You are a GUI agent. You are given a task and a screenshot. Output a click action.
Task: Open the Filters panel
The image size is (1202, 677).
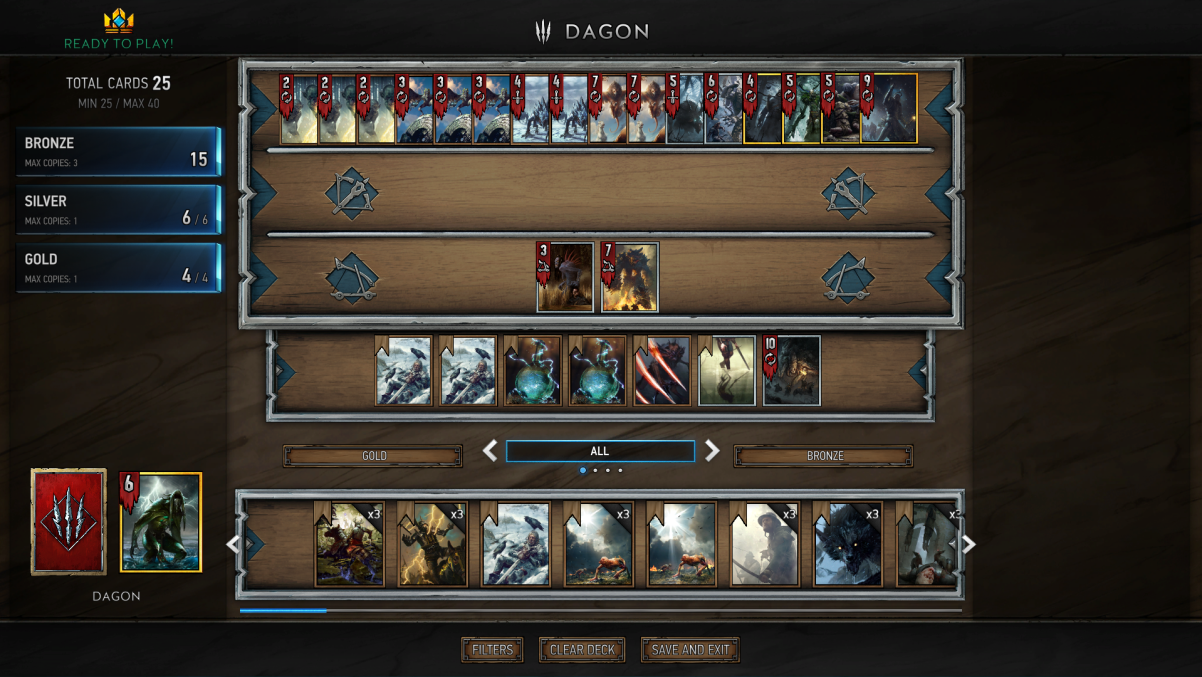[492, 650]
